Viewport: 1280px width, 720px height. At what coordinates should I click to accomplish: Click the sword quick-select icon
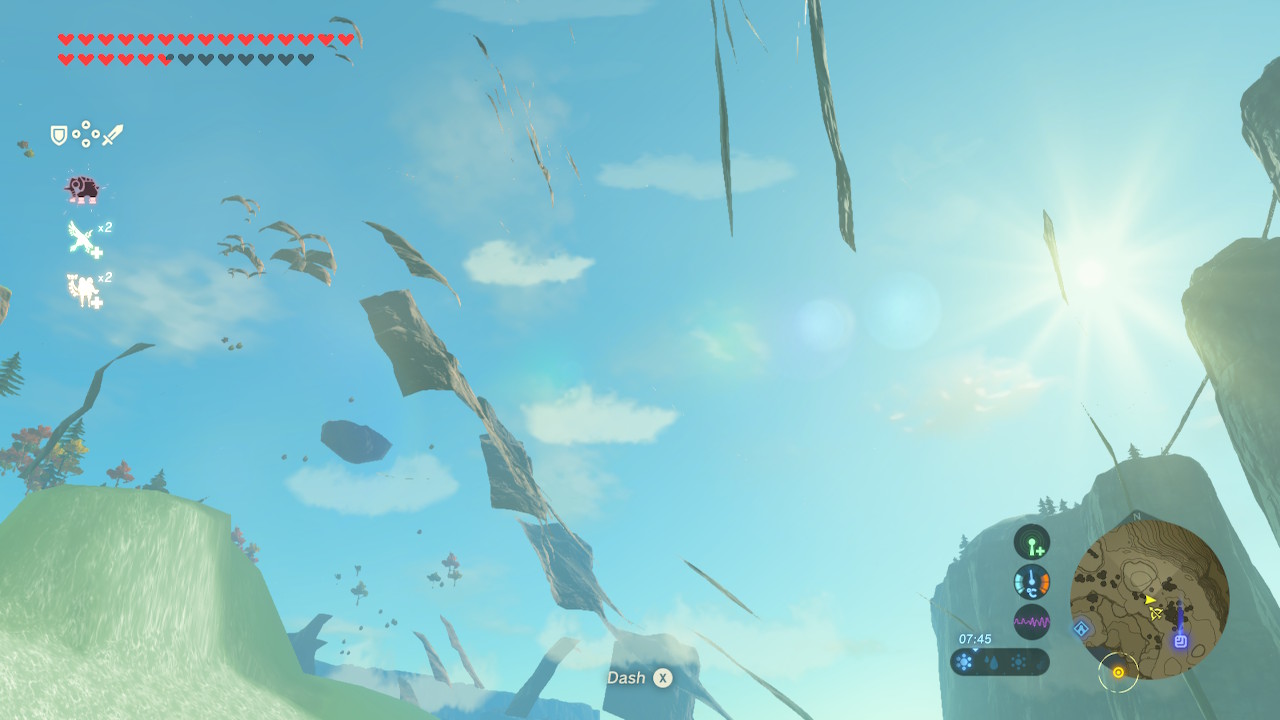click(x=112, y=135)
